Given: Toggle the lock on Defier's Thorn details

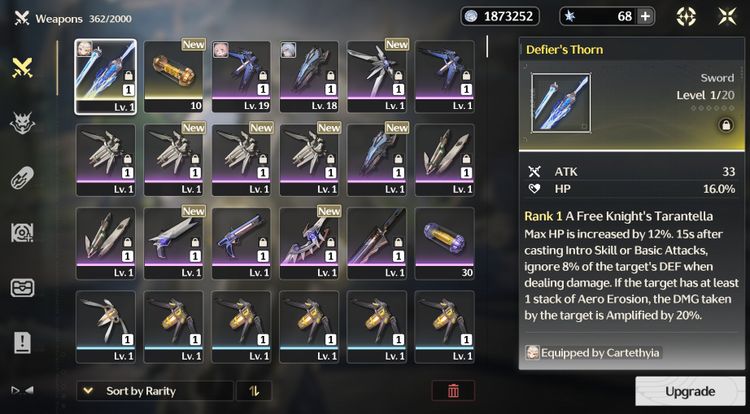Looking at the screenshot, I should [x=699, y=125].
